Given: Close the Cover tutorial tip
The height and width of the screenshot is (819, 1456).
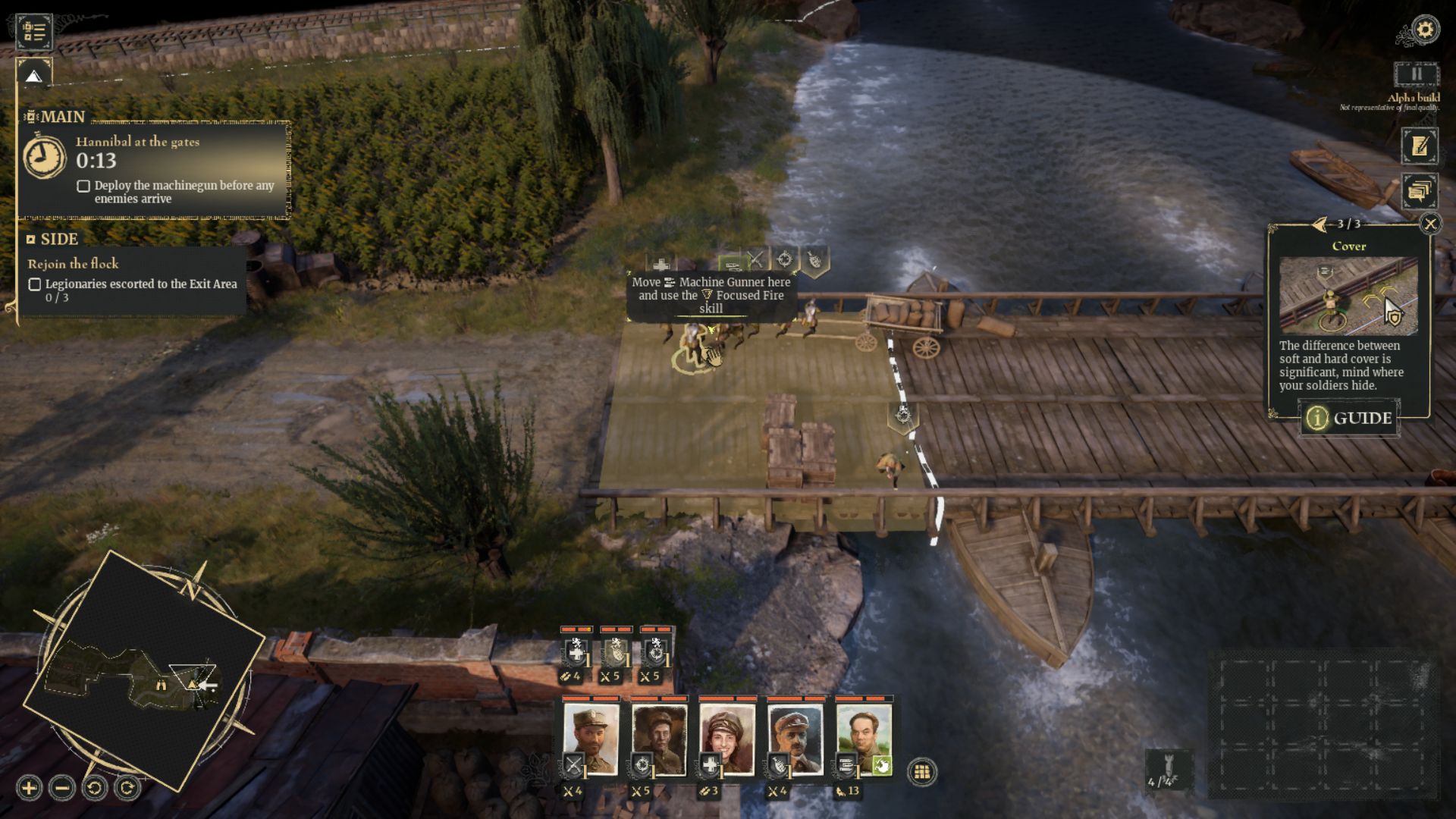Looking at the screenshot, I should coord(1430,224).
